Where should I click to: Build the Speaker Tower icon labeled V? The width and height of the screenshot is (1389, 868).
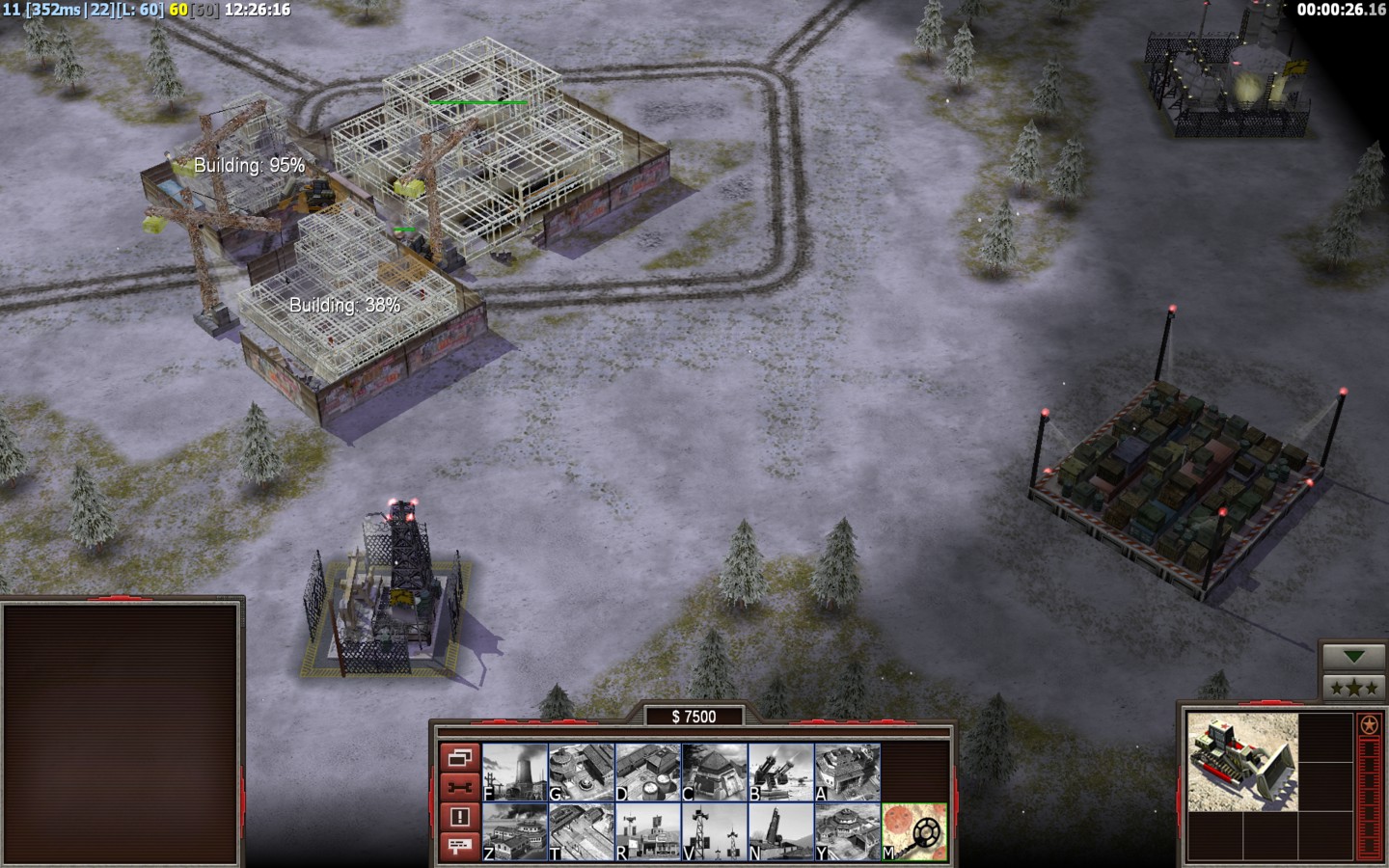click(x=715, y=832)
